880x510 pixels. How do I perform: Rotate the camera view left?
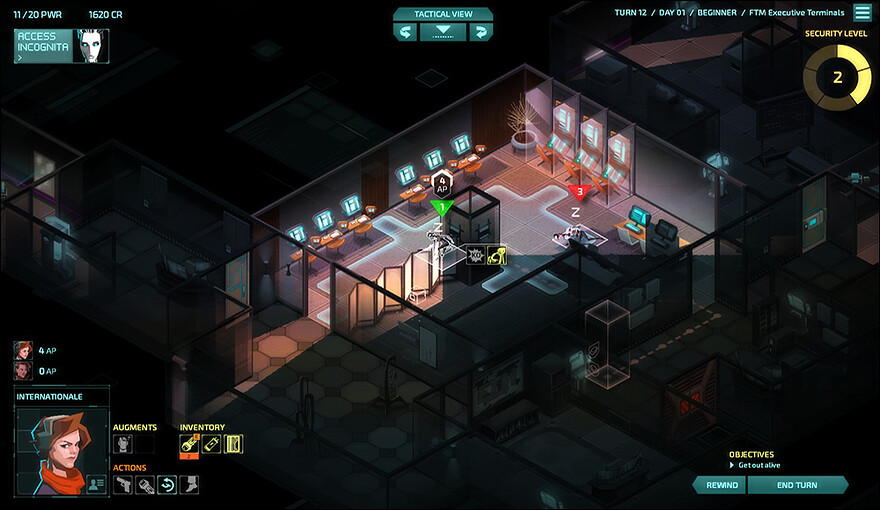tap(407, 32)
